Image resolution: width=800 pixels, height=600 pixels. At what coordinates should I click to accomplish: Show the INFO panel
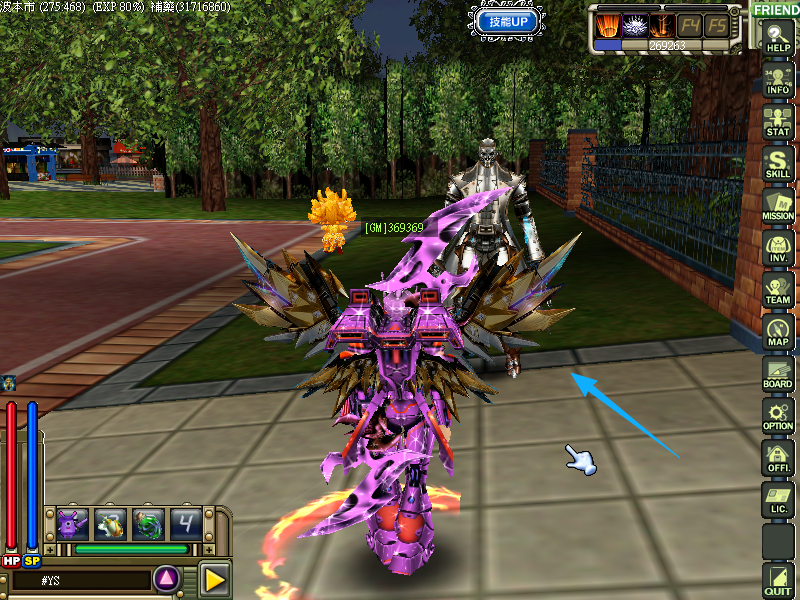tap(777, 80)
